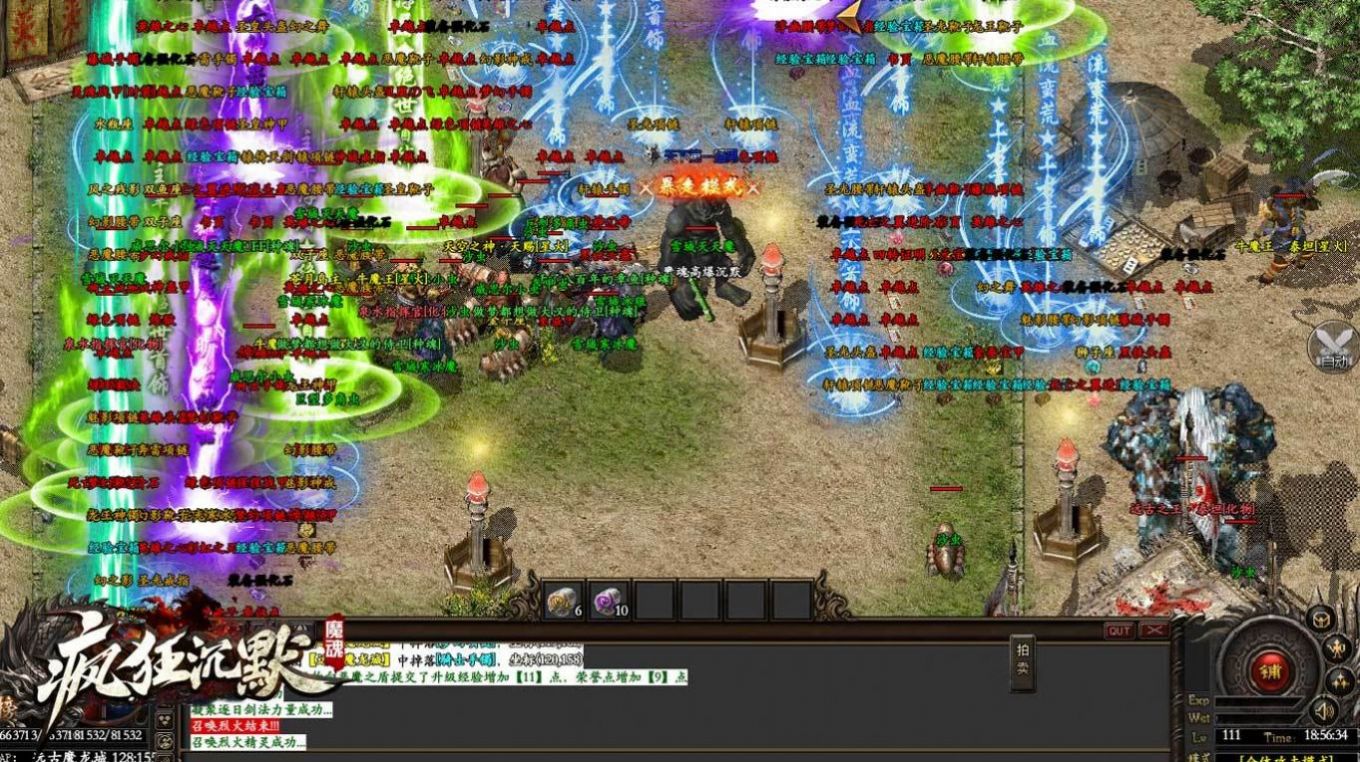Close the game with the red X button
The image size is (1360, 762).
(x=1154, y=630)
